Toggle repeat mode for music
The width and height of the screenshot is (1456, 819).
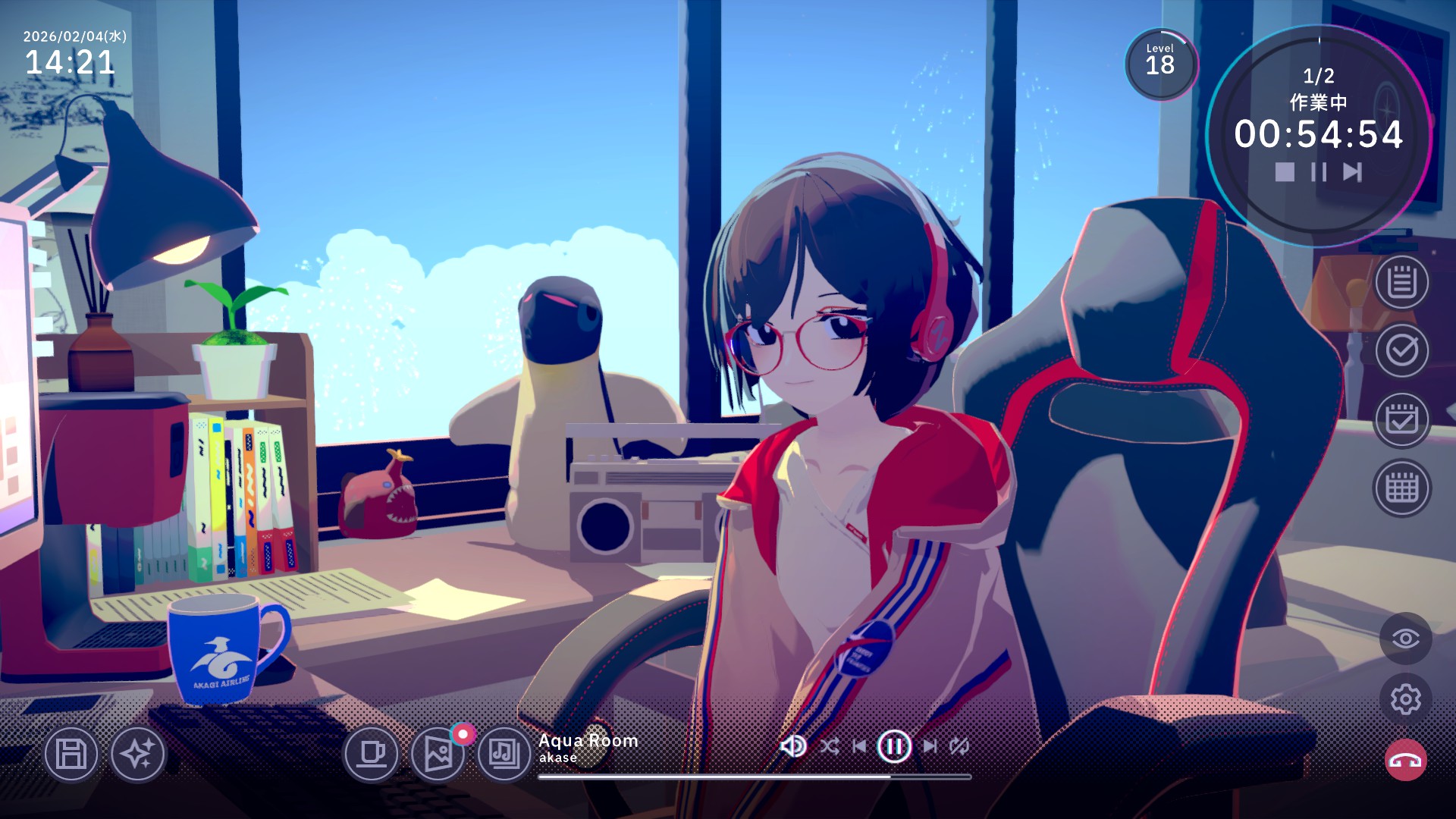pyautogui.click(x=959, y=745)
